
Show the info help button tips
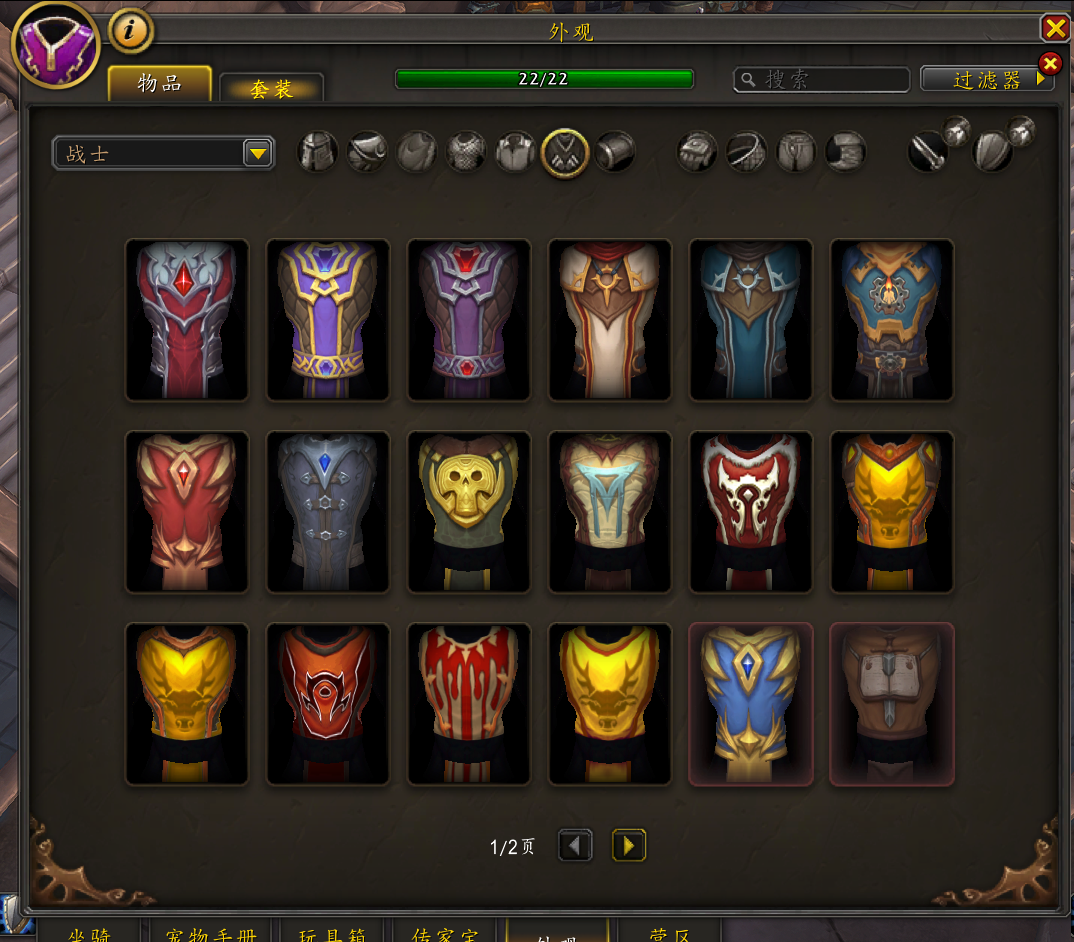tap(130, 32)
